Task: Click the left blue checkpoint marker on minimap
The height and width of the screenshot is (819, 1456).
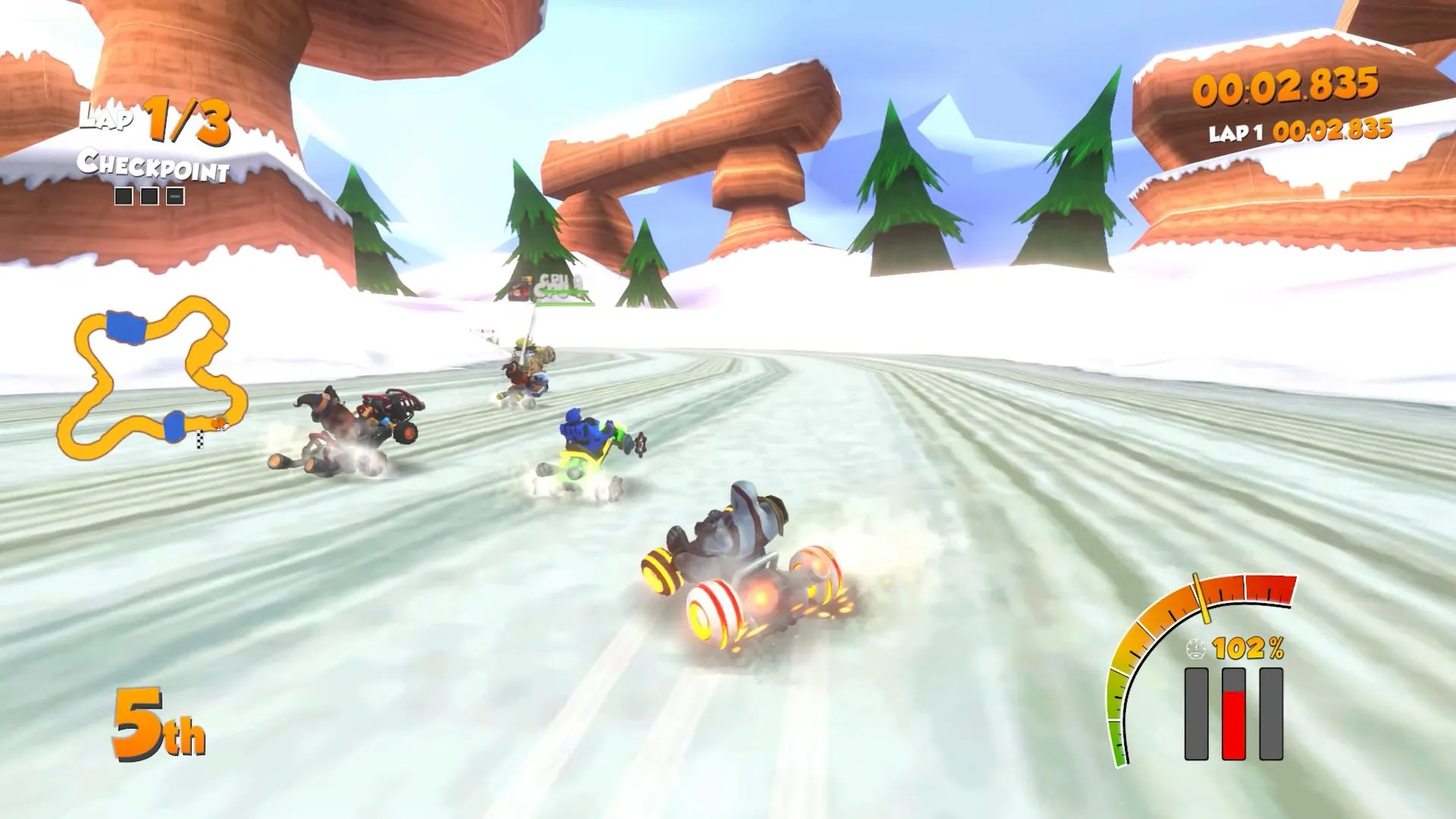Action: (x=124, y=325)
